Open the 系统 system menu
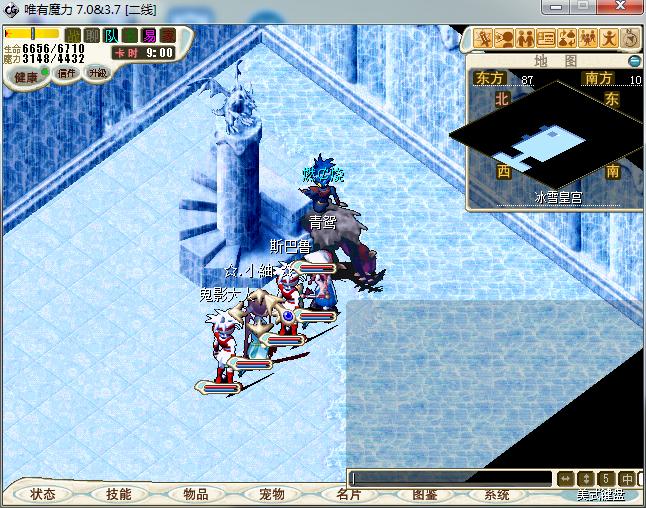Image resolution: width=646 pixels, height=508 pixels. click(x=497, y=494)
